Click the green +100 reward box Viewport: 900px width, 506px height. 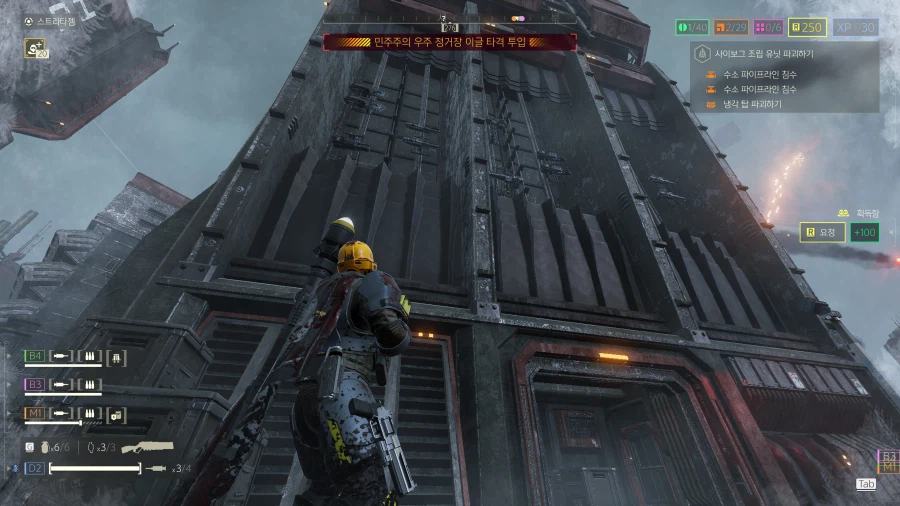(x=863, y=232)
